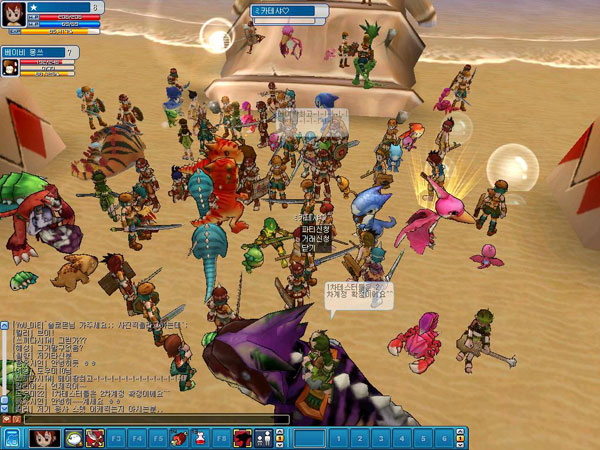The height and width of the screenshot is (450, 600).
Task: Activate the F3 hotkey slot
Action: point(116,438)
